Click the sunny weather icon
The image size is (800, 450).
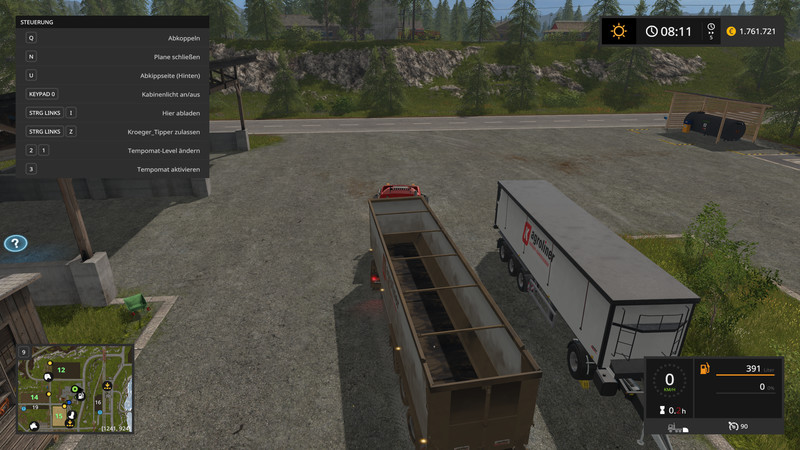tap(618, 31)
